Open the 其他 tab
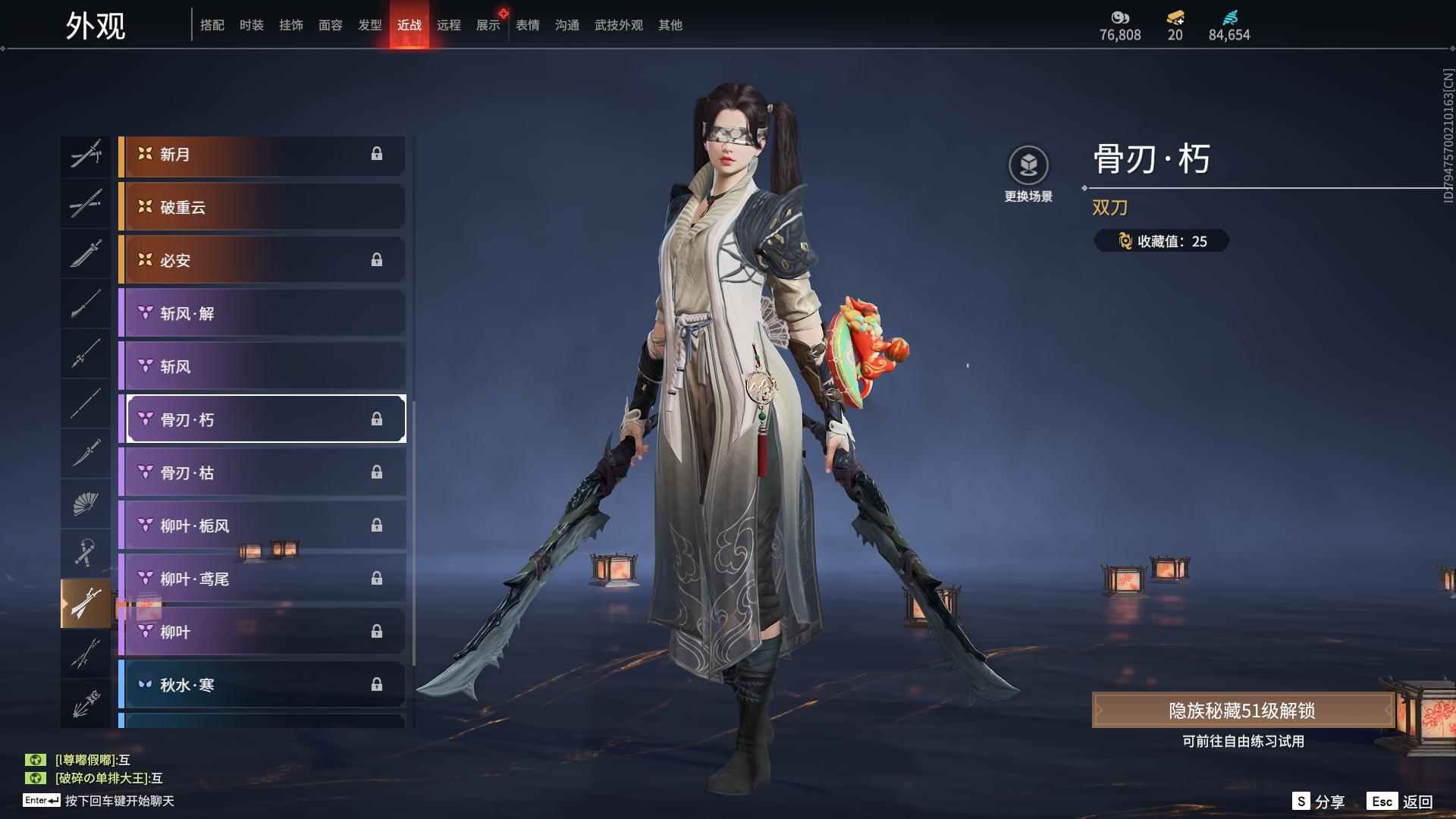The height and width of the screenshot is (819, 1456). tap(670, 25)
